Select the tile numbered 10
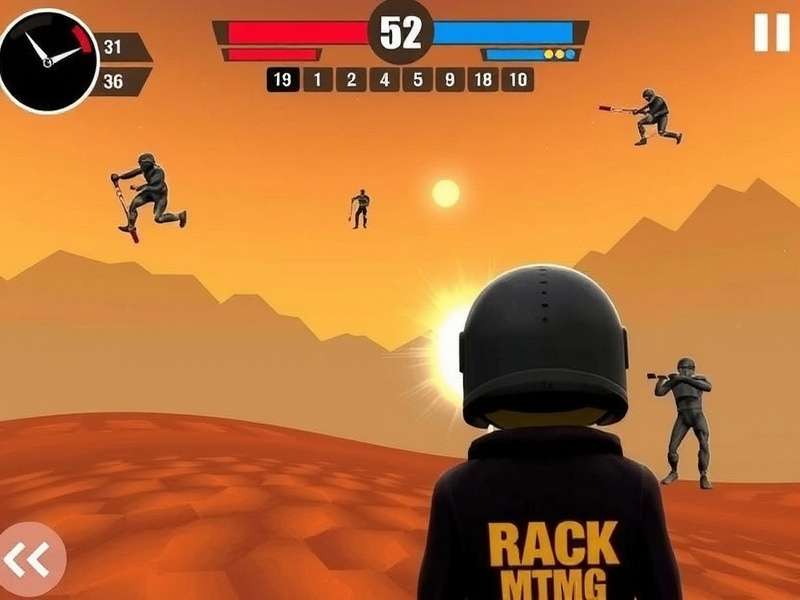This screenshot has width=800, height=600. (517, 80)
